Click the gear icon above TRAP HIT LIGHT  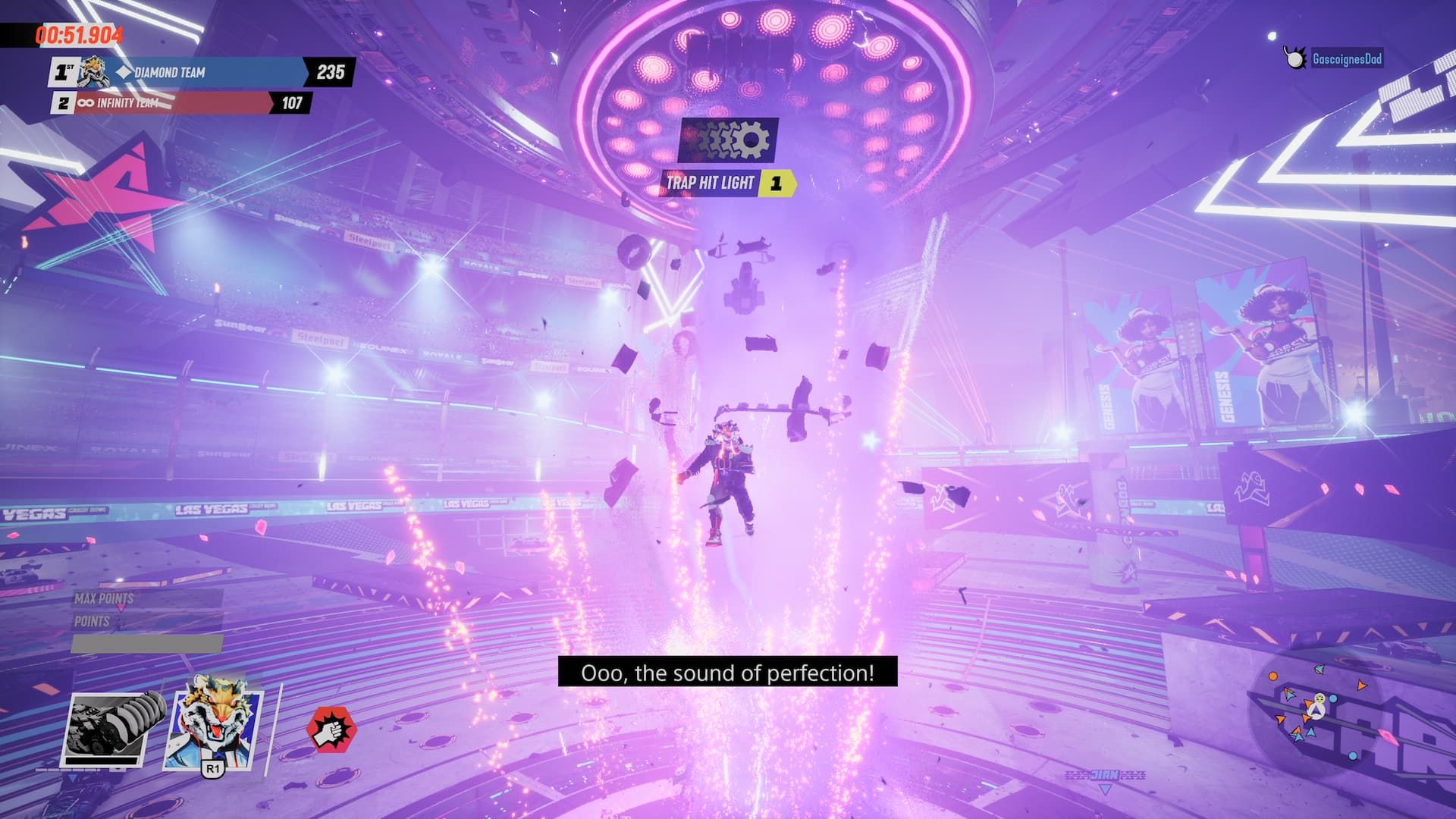pos(730,141)
